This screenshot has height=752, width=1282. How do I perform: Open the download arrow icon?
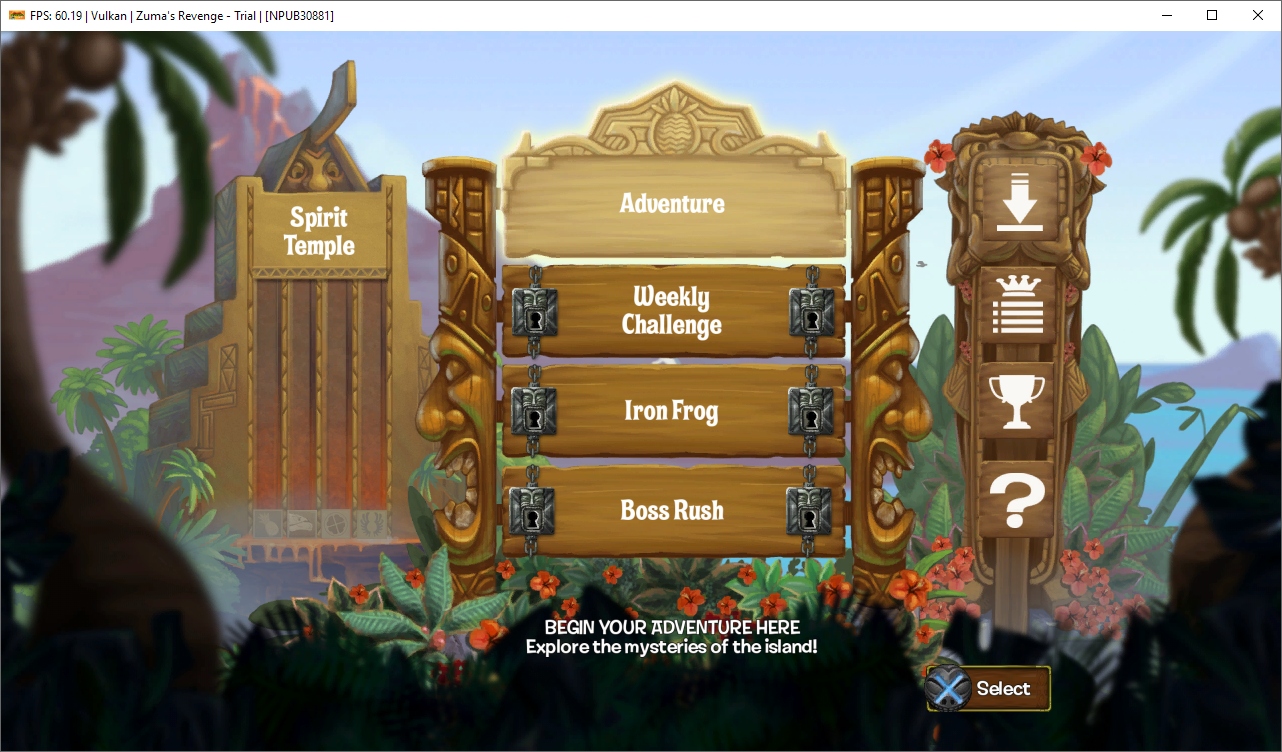coord(1020,203)
